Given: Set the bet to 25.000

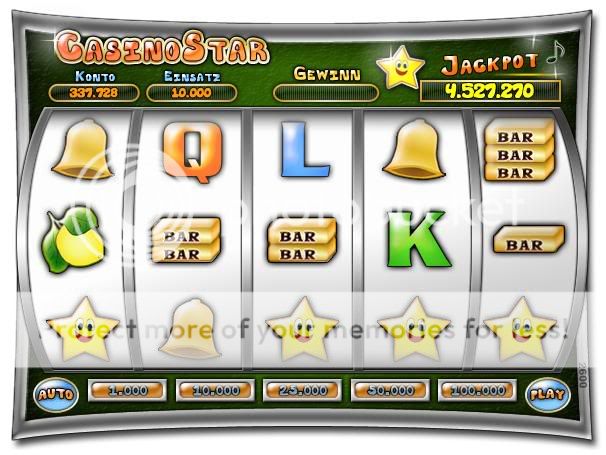Looking at the screenshot, I should coord(300,389).
